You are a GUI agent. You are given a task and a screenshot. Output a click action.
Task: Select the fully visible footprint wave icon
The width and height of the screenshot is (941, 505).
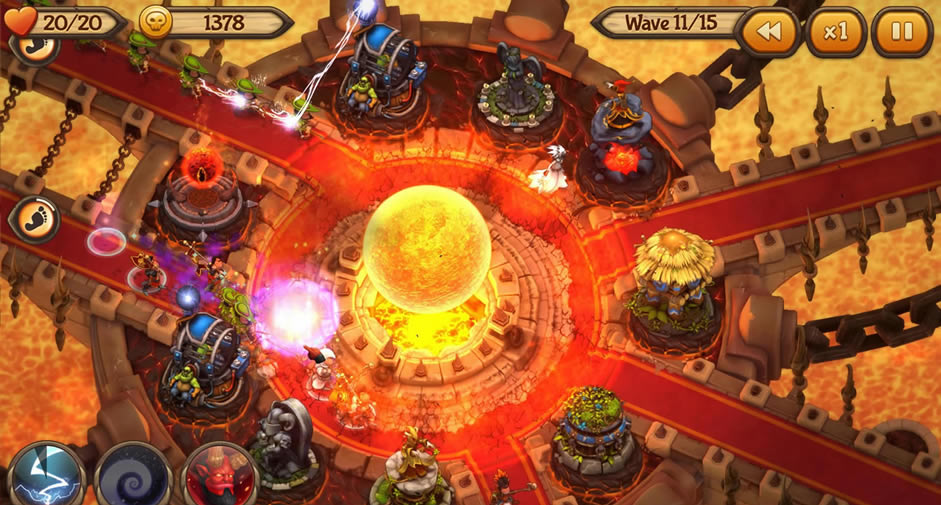tap(34, 219)
